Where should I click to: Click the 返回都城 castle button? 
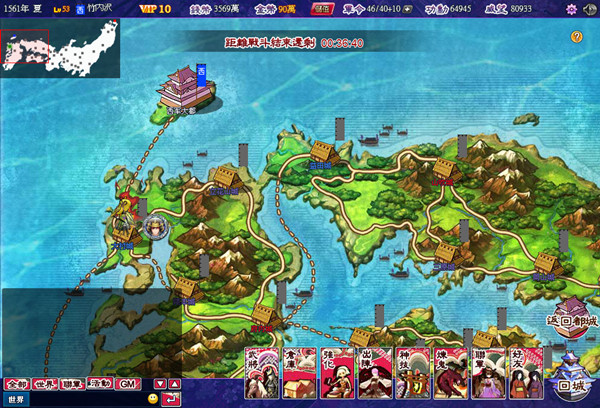tap(571, 314)
